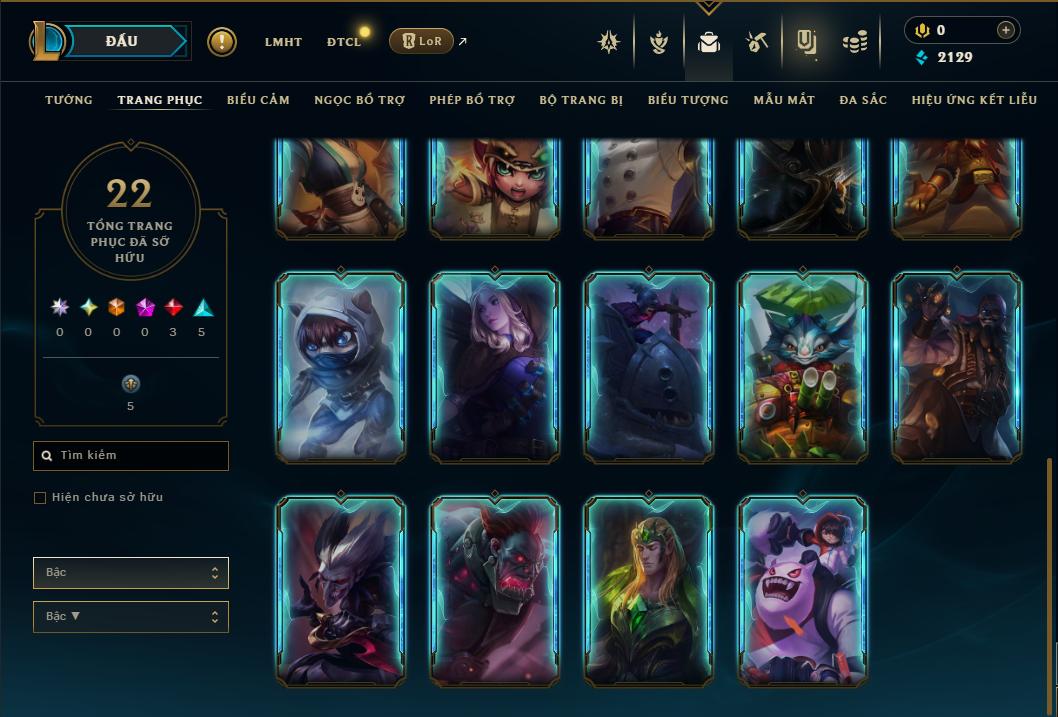1058x717 pixels.
Task: Choose the white panda bear skin card
Action: 803,590
